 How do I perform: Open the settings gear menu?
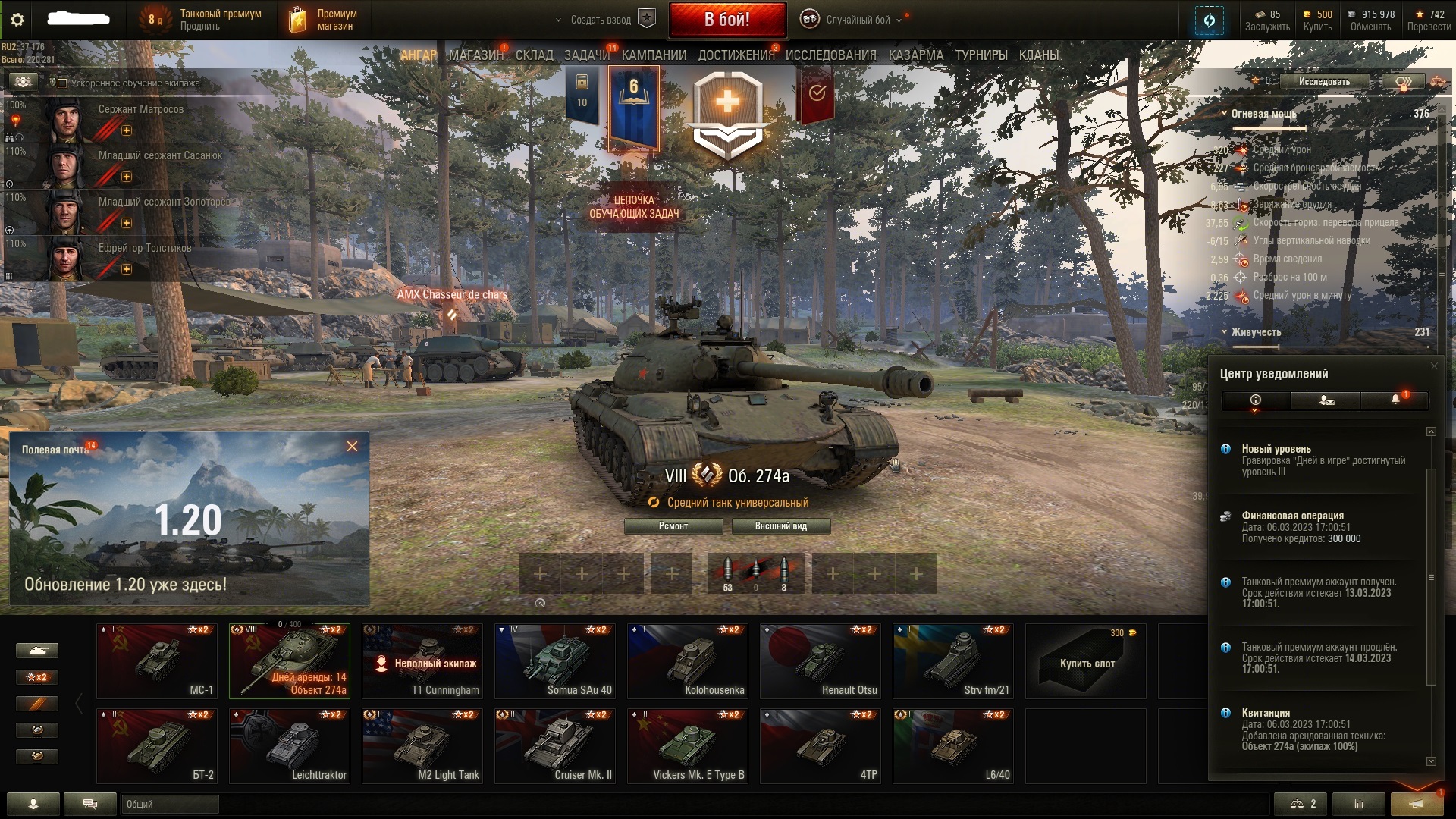point(17,20)
